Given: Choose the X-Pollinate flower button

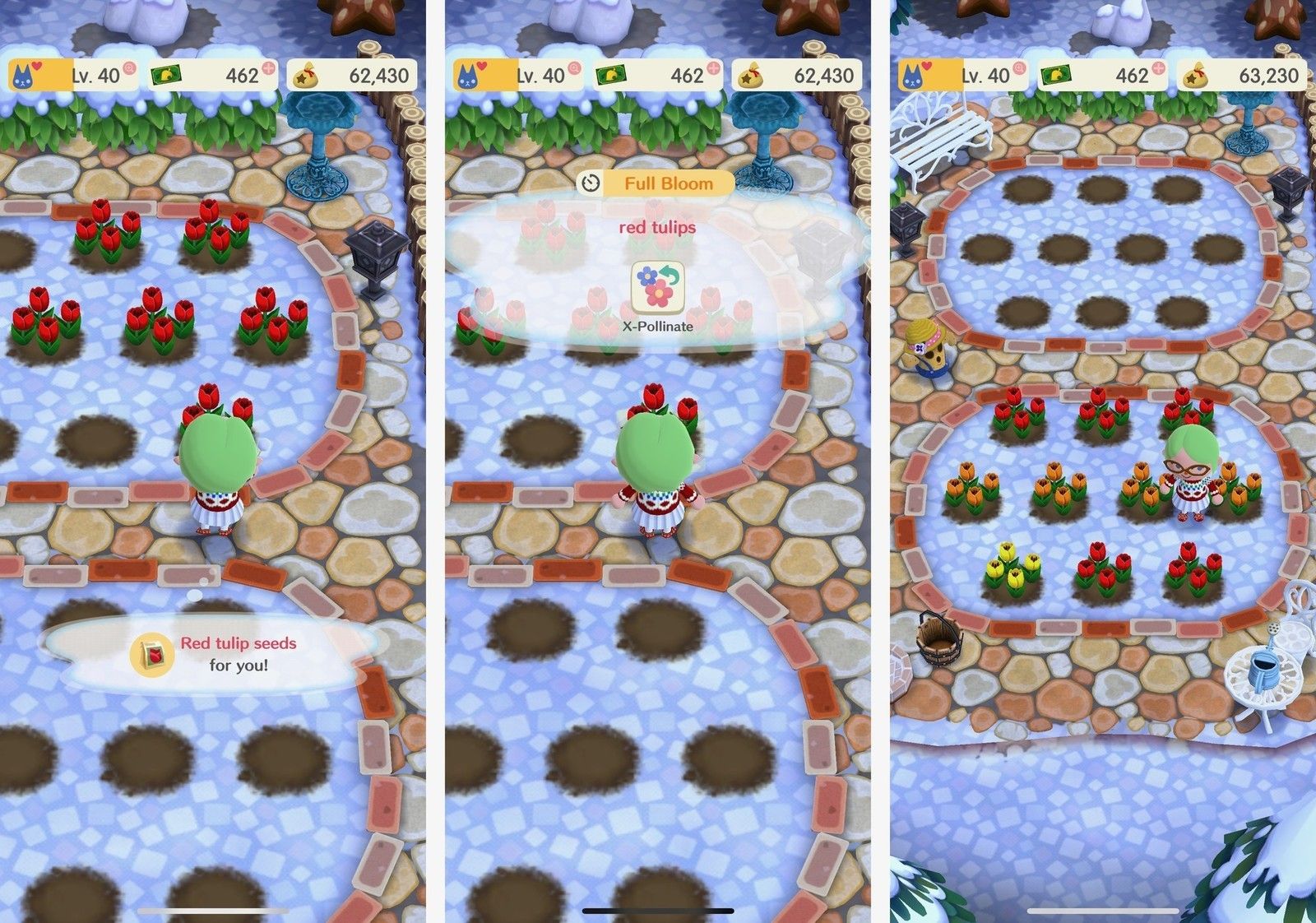Looking at the screenshot, I should (x=657, y=288).
